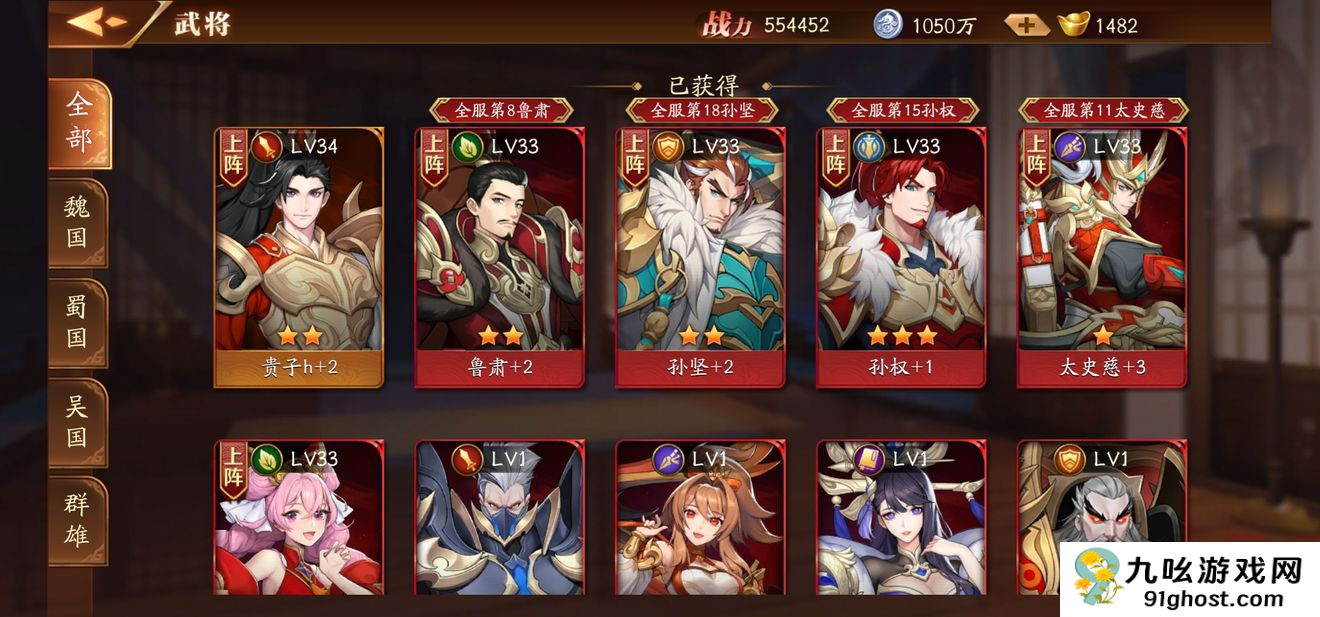Select the 吴国 faction tab
The height and width of the screenshot is (617, 1320).
77,422
